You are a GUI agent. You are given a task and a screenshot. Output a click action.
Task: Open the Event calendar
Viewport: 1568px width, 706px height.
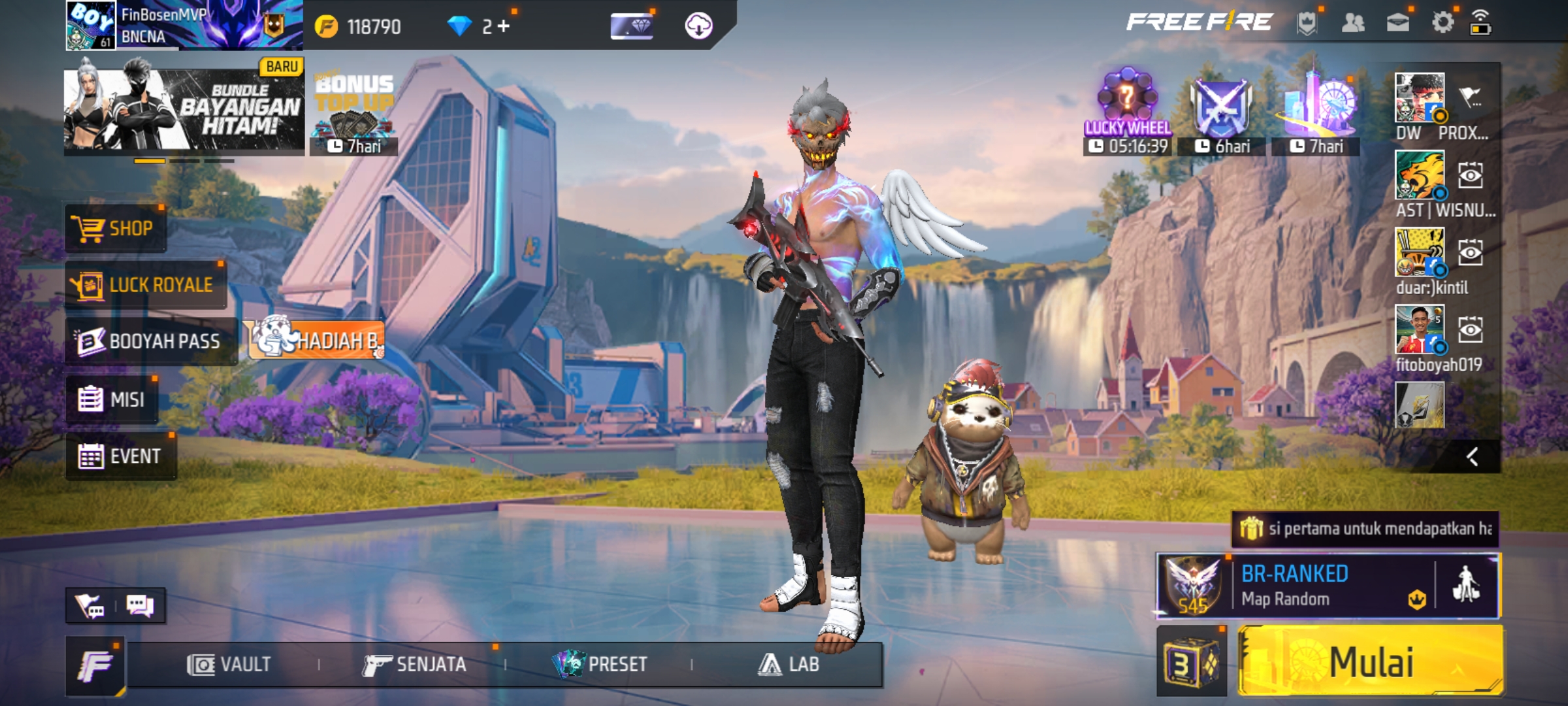(121, 456)
